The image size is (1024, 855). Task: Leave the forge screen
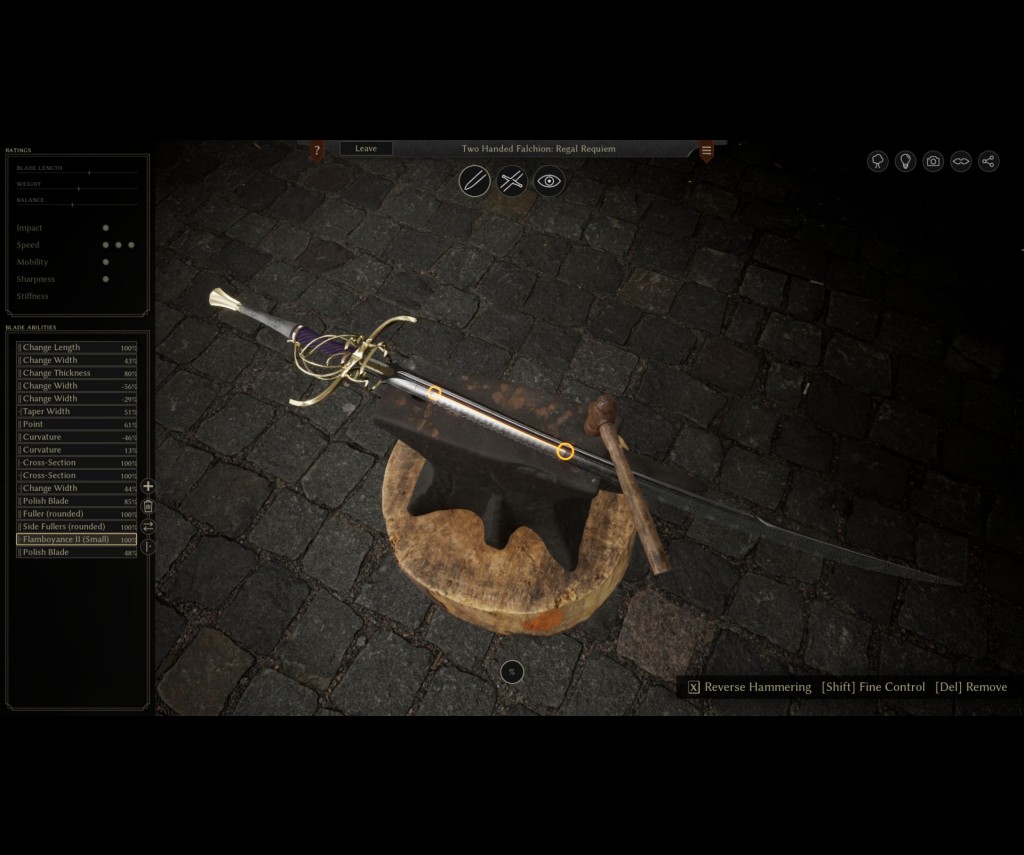(366, 149)
